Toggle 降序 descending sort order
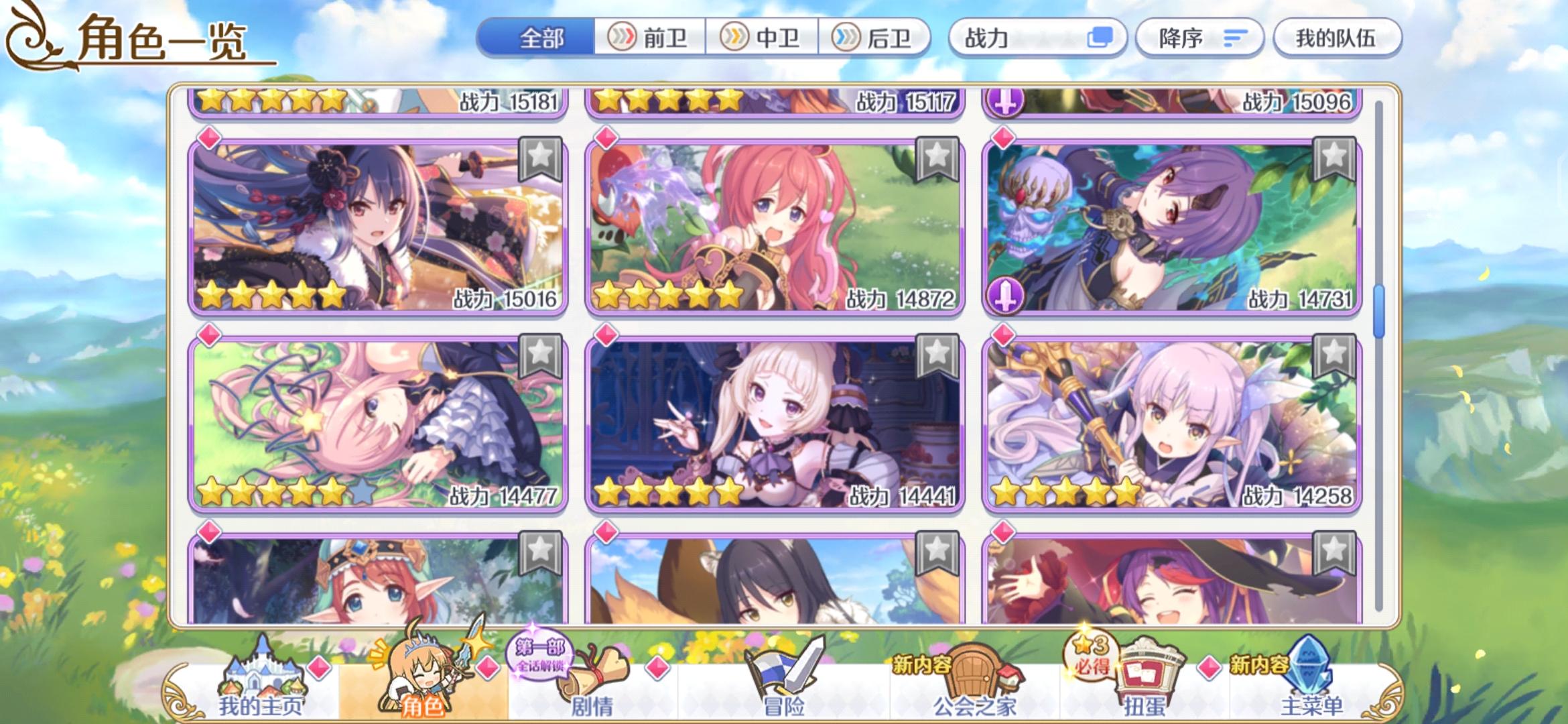 point(1199,38)
